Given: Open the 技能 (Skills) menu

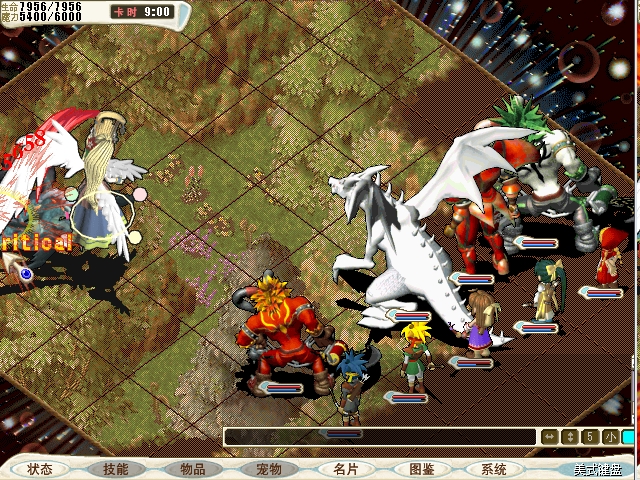Looking at the screenshot, I should 115,469.
